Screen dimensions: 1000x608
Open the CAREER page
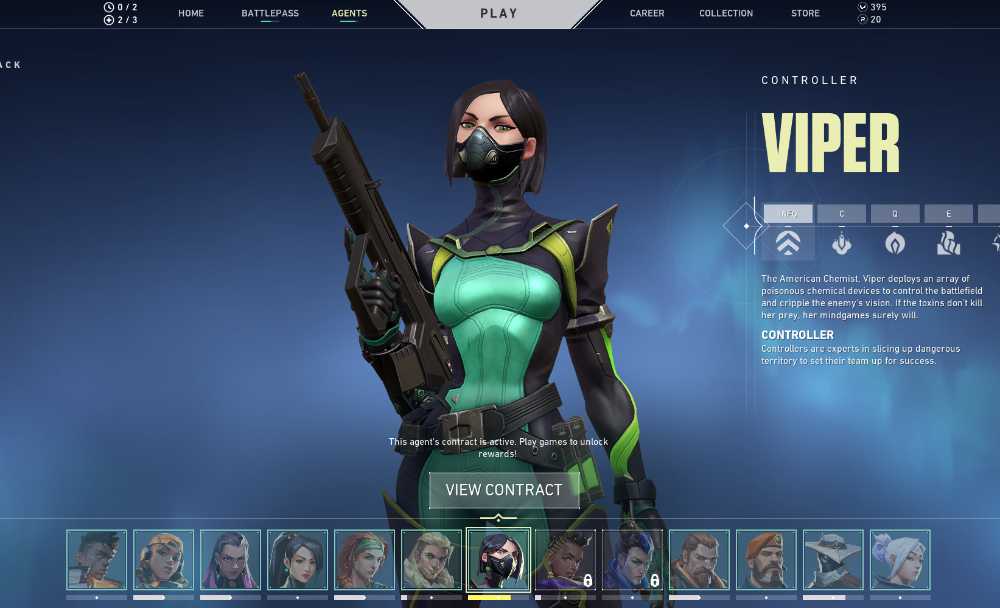[647, 14]
